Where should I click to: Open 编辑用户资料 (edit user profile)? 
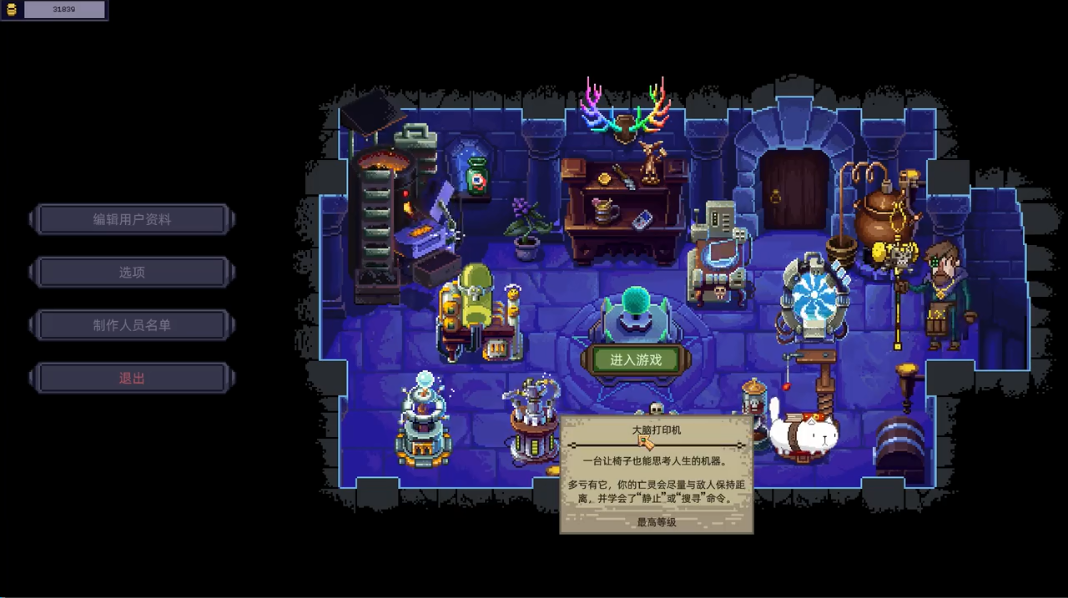[x=132, y=219]
